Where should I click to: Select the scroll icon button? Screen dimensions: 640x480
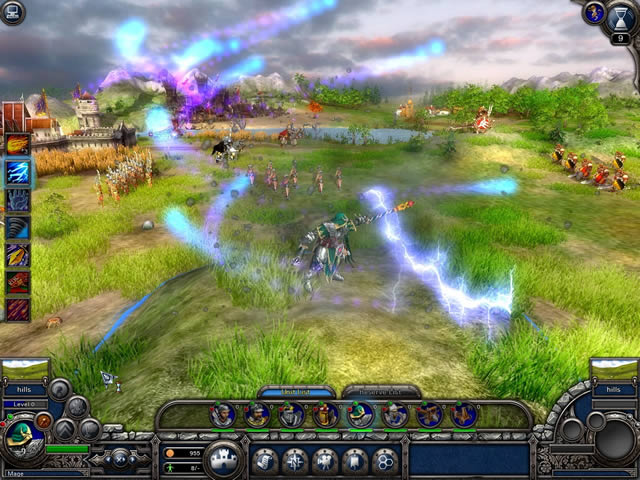pos(265,461)
